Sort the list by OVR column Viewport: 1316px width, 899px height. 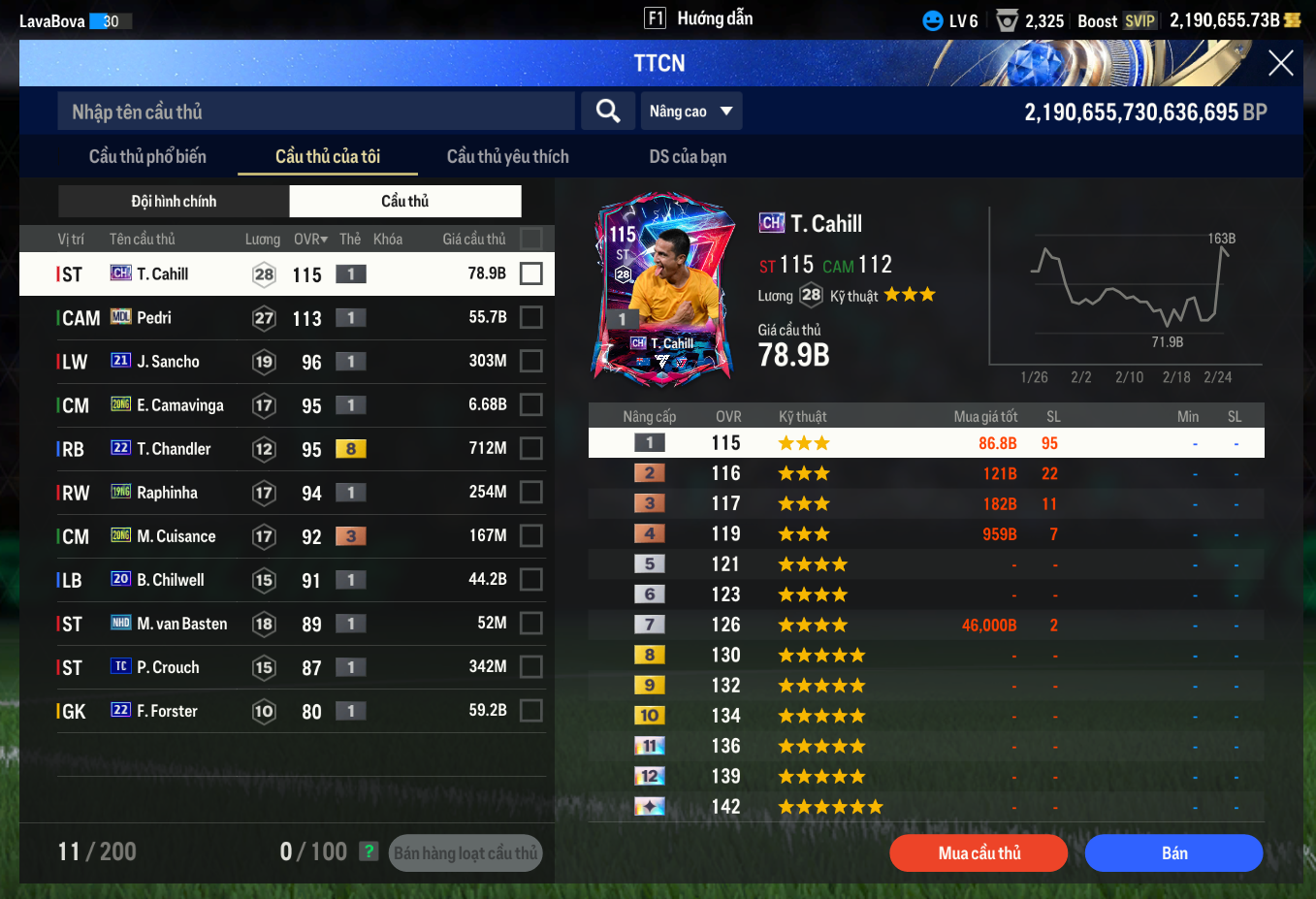pos(310,240)
